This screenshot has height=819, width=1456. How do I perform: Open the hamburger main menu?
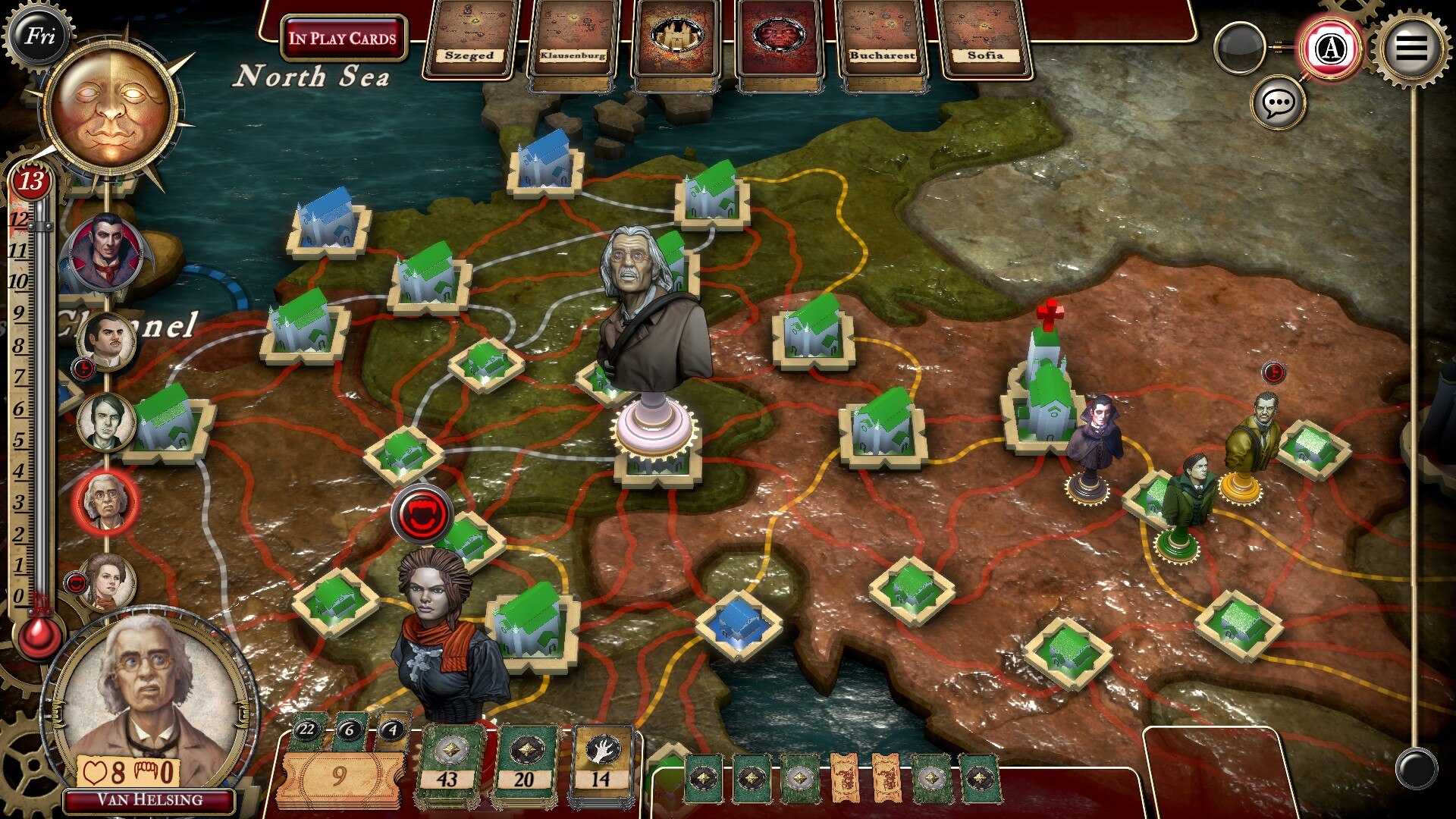1410,47
